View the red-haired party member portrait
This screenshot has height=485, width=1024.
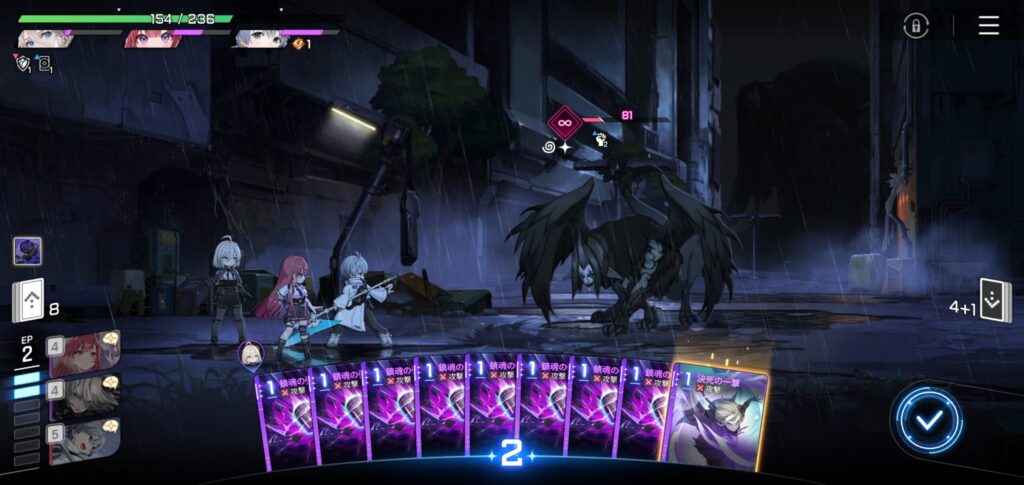coord(151,39)
